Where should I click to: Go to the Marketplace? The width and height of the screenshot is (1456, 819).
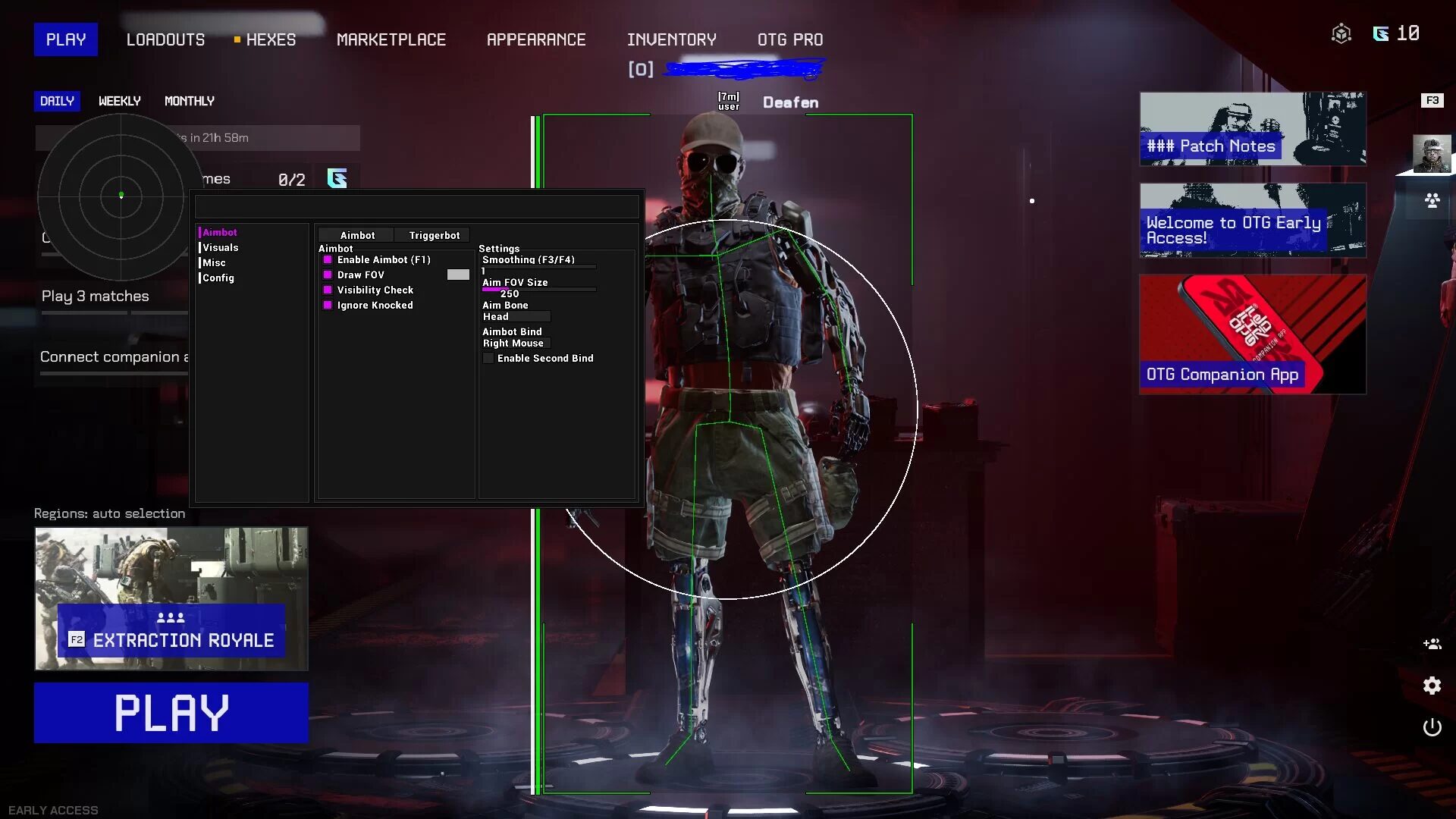coord(391,39)
